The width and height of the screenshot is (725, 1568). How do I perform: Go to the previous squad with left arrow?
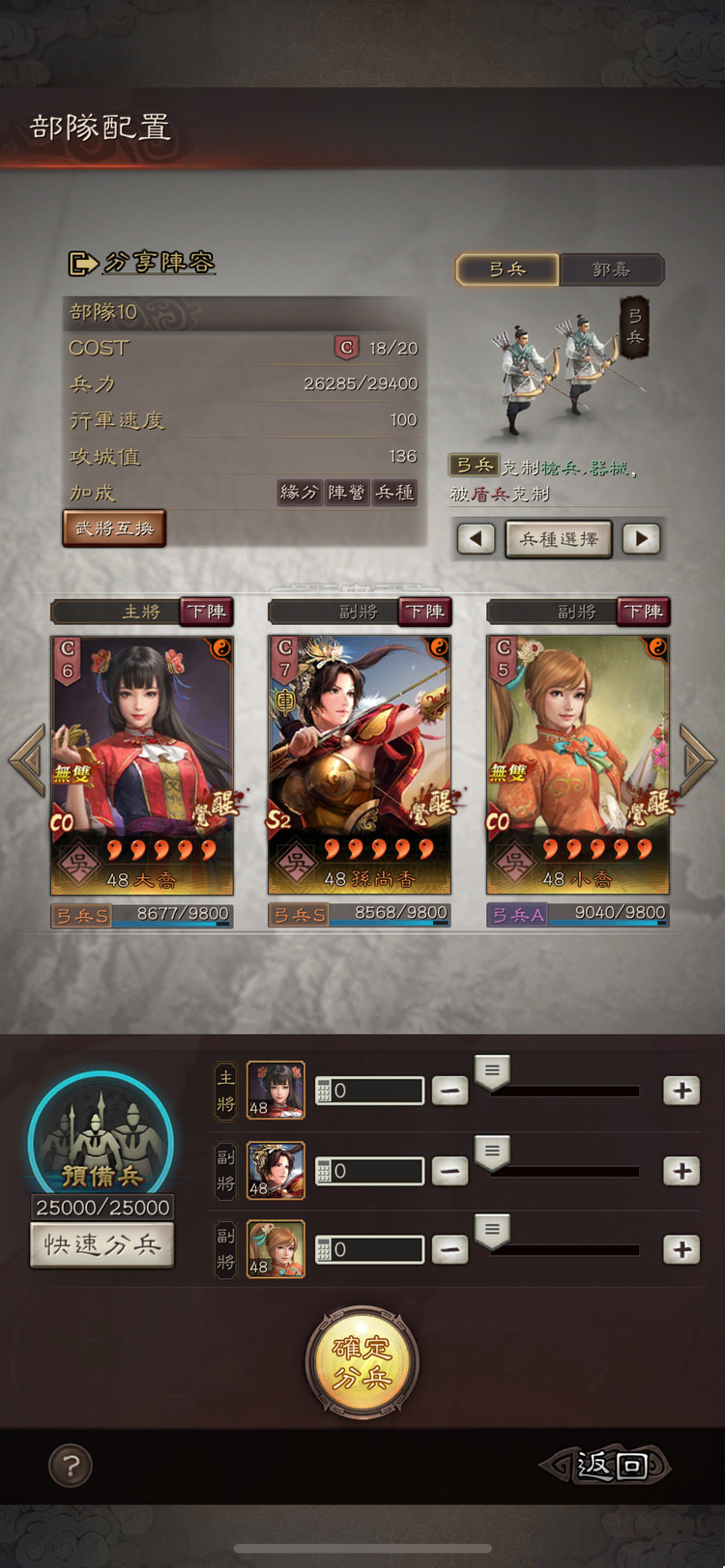27,759
